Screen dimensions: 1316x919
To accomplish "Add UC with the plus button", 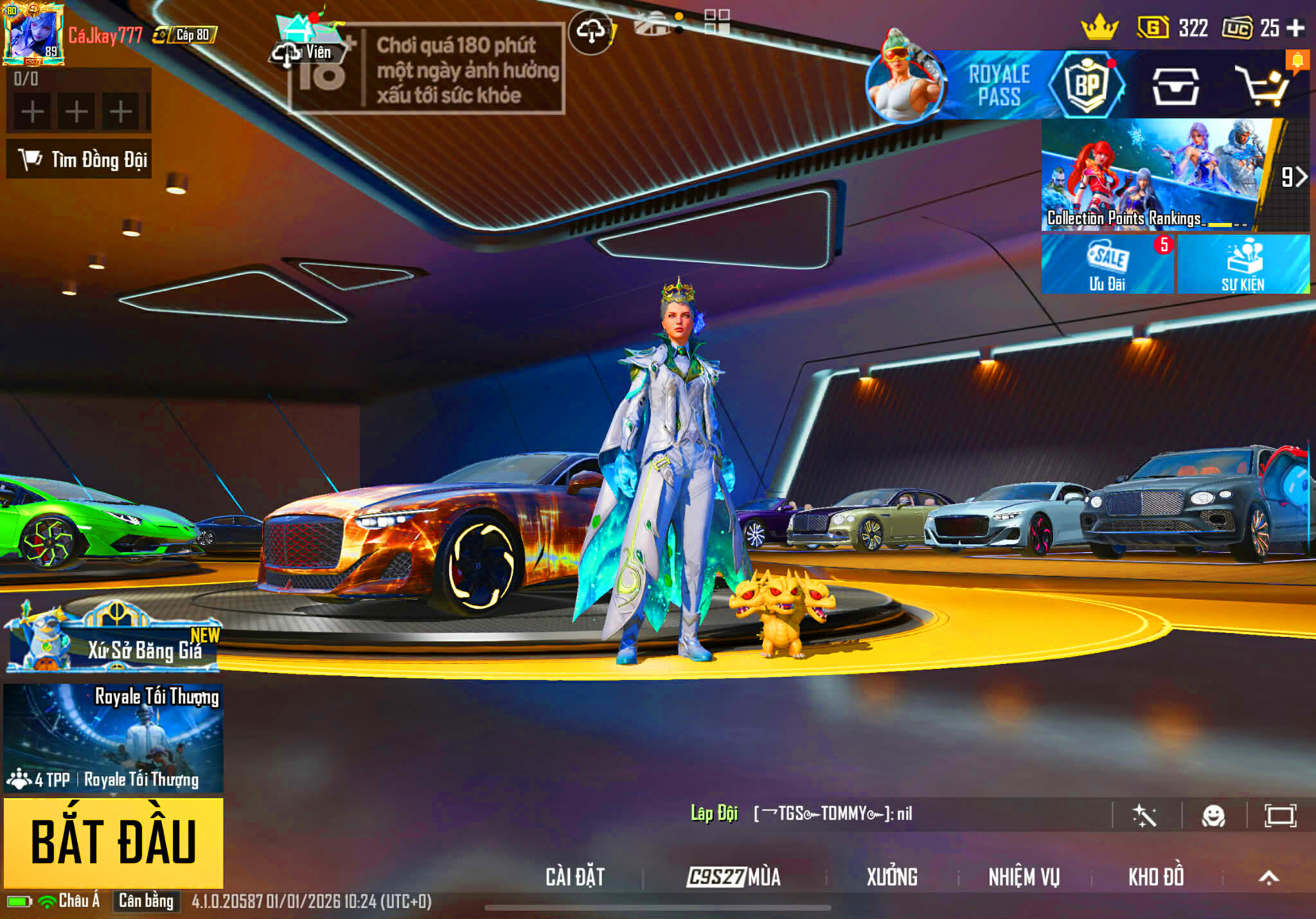I will [1296, 28].
